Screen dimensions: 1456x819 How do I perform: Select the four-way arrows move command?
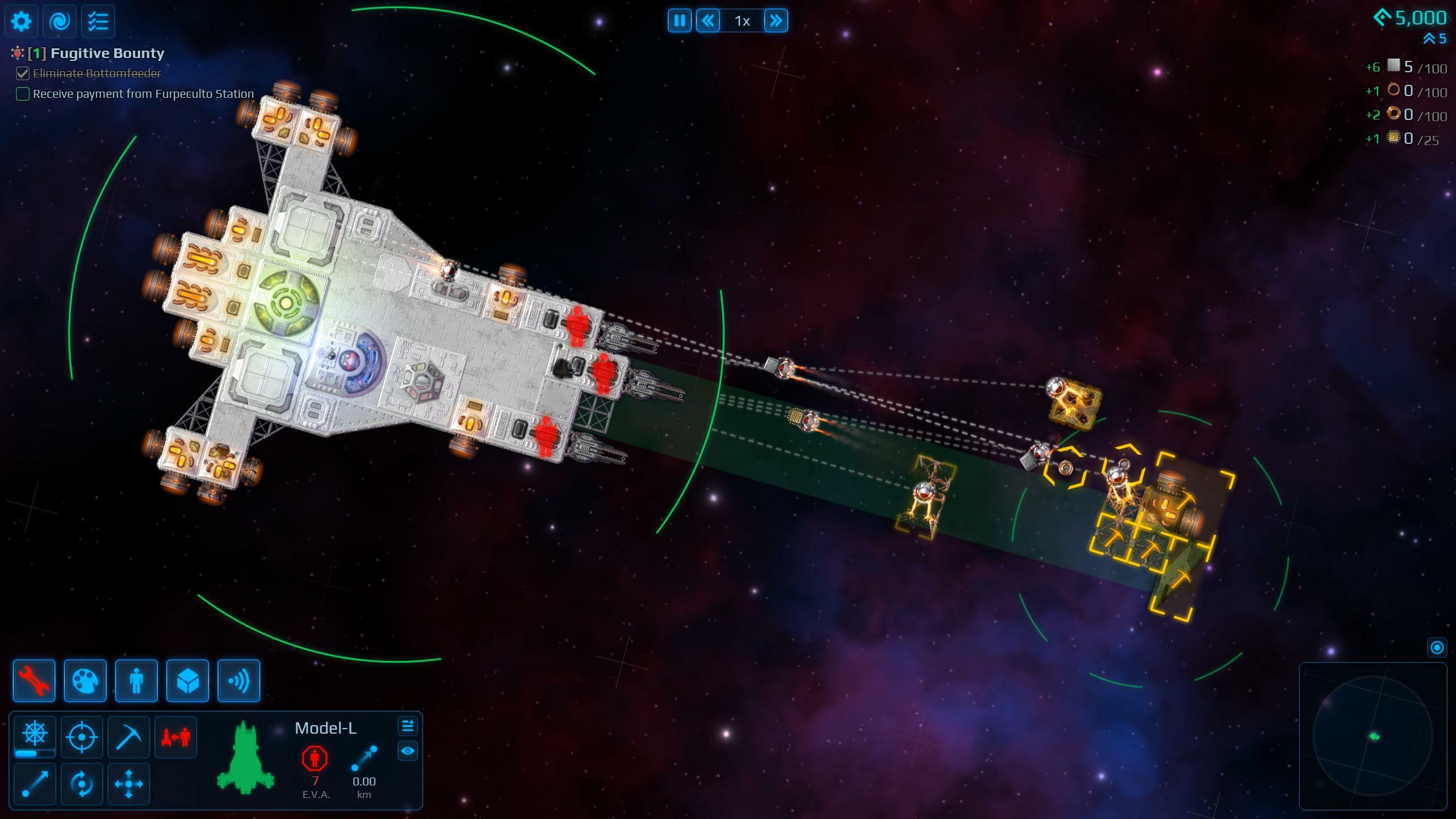(x=129, y=784)
